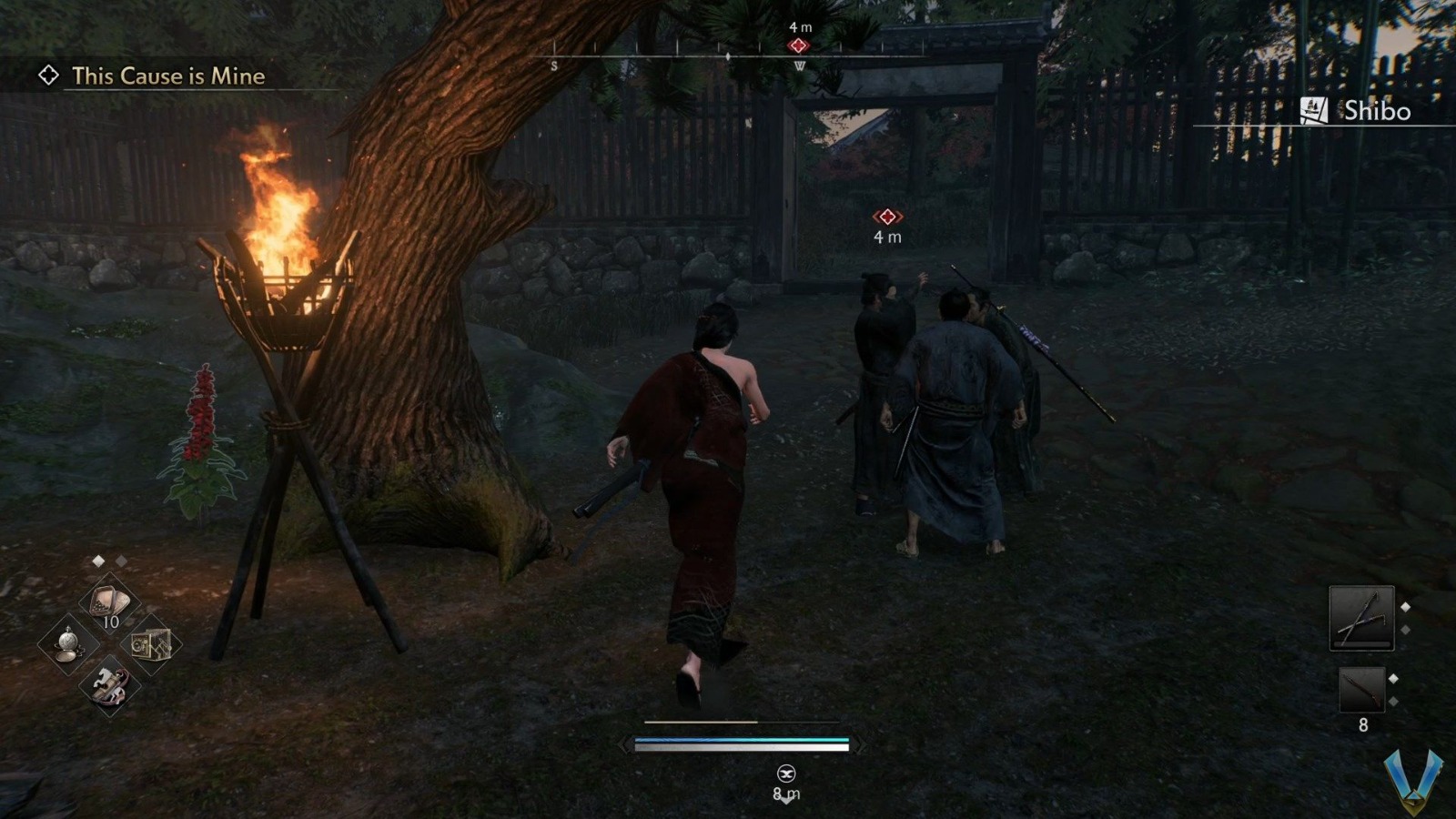Select the pouch item showing quantity 10
Image resolution: width=1456 pixels, height=819 pixels.
pos(108,599)
